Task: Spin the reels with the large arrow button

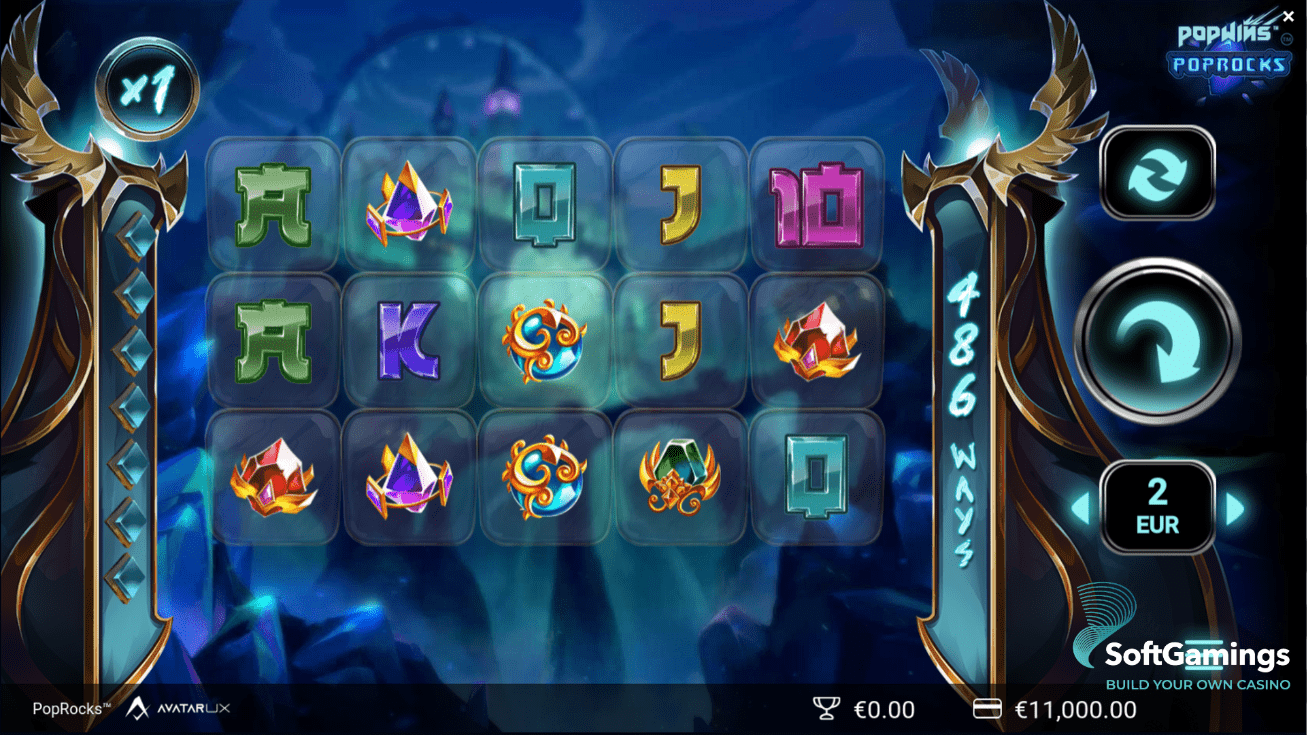Action: (x=1157, y=341)
